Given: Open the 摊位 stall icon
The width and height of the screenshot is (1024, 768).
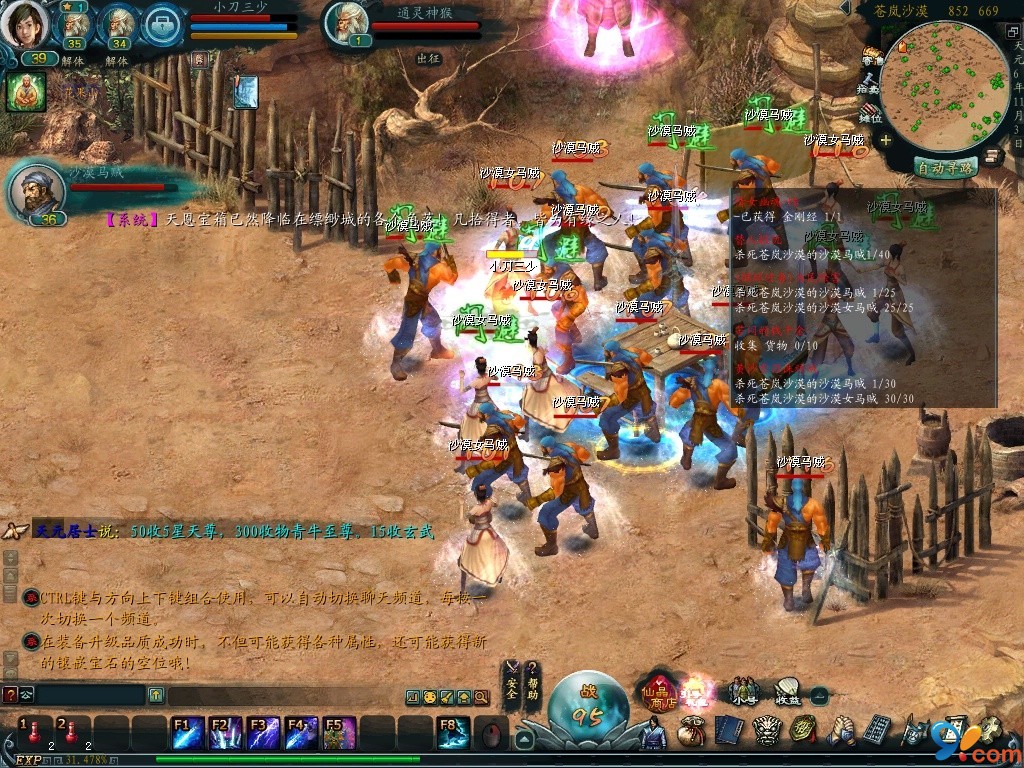Looking at the screenshot, I should click(x=870, y=111).
